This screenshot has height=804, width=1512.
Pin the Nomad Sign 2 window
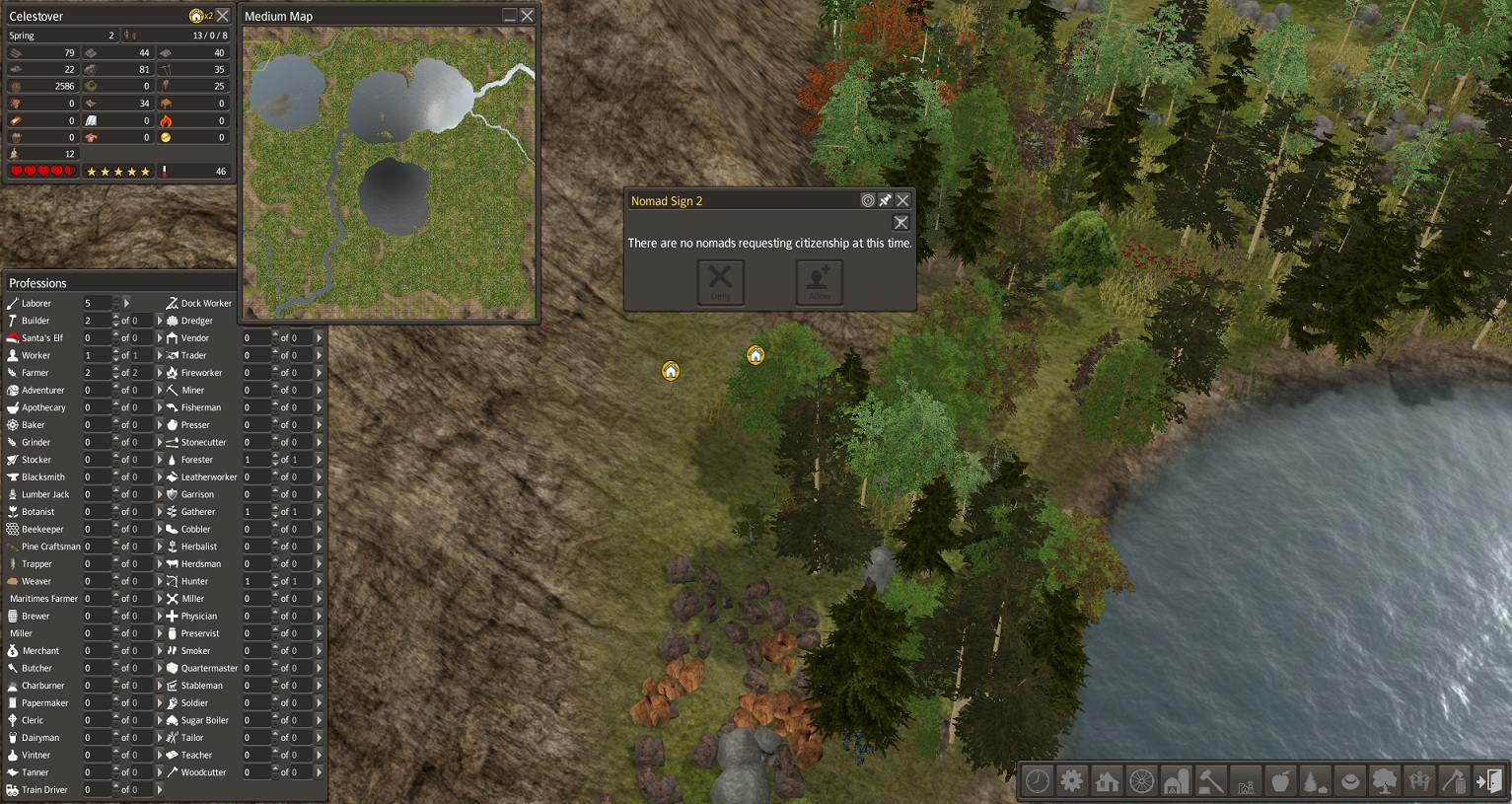coord(885,200)
